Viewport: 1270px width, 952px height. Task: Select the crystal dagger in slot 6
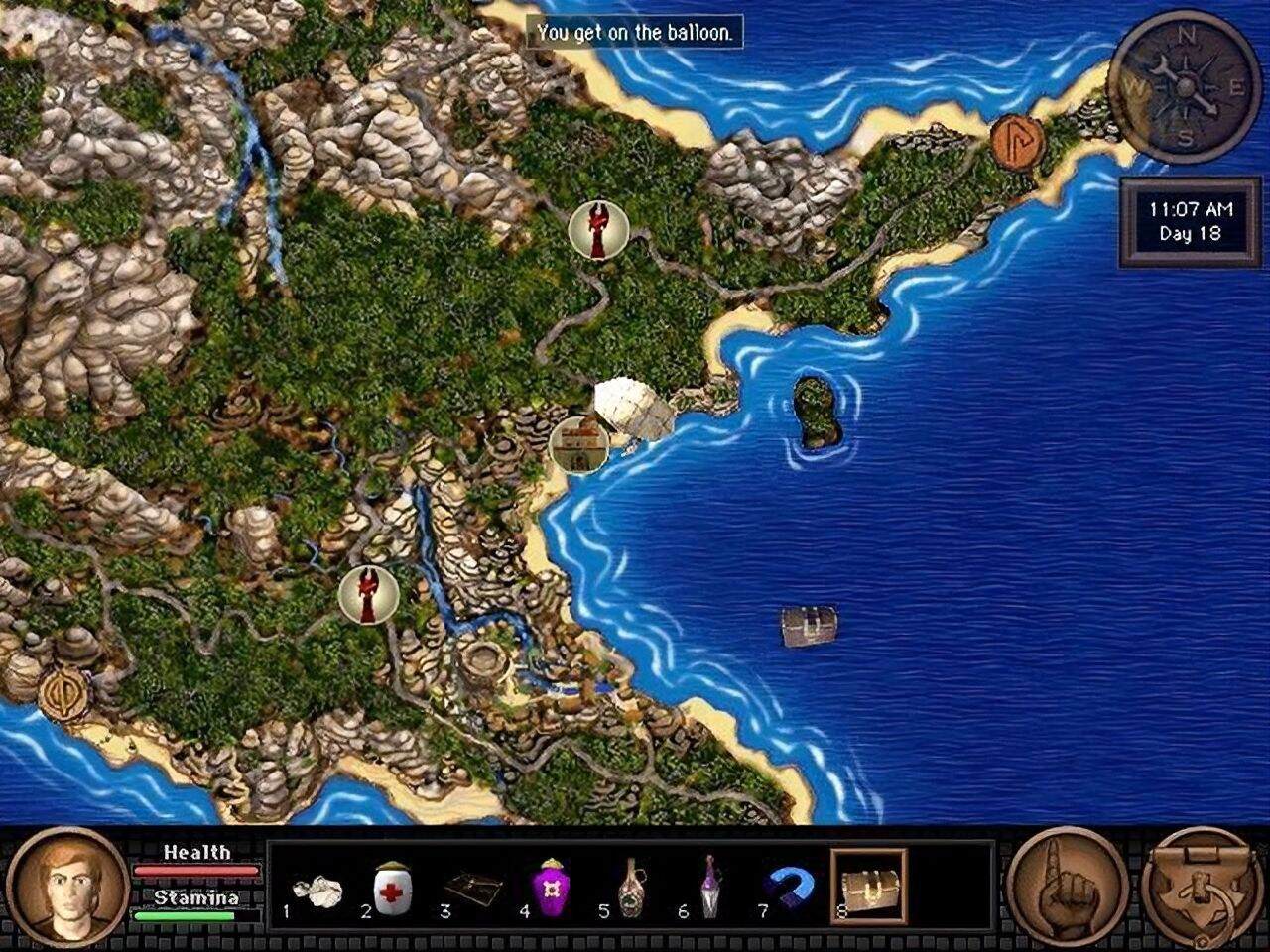coord(713,886)
